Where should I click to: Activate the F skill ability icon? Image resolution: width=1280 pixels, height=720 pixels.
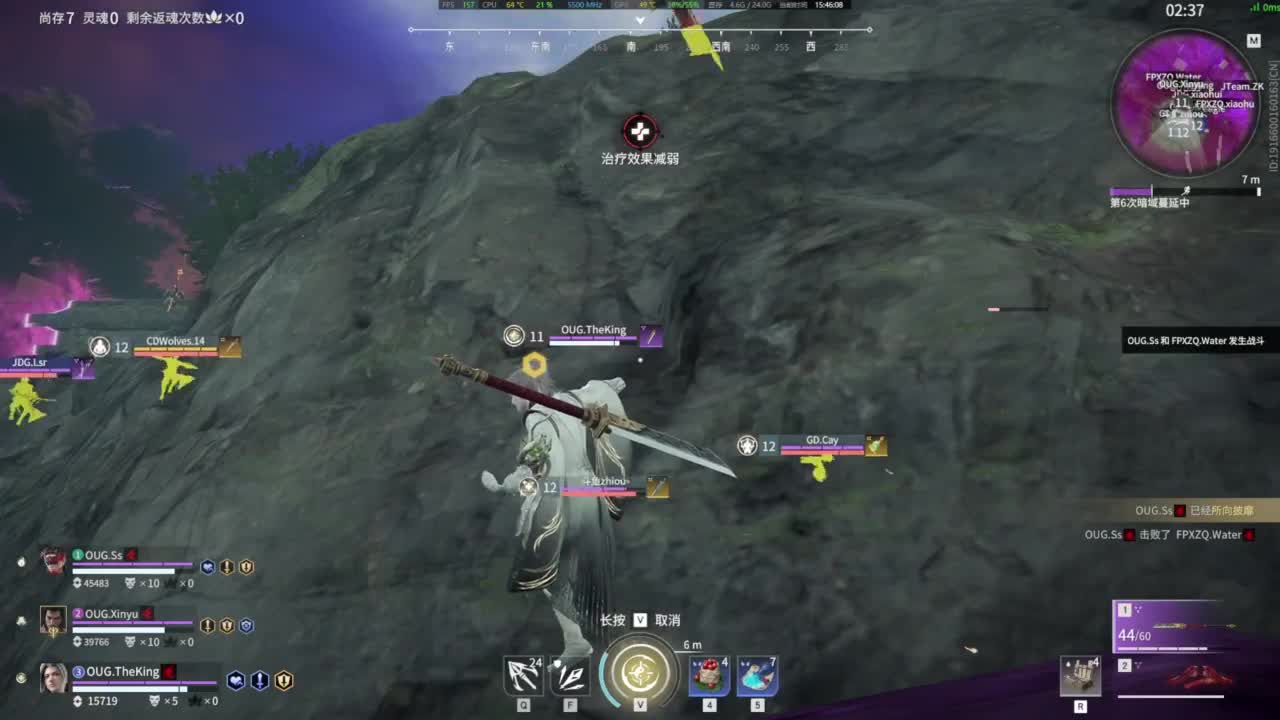click(570, 676)
